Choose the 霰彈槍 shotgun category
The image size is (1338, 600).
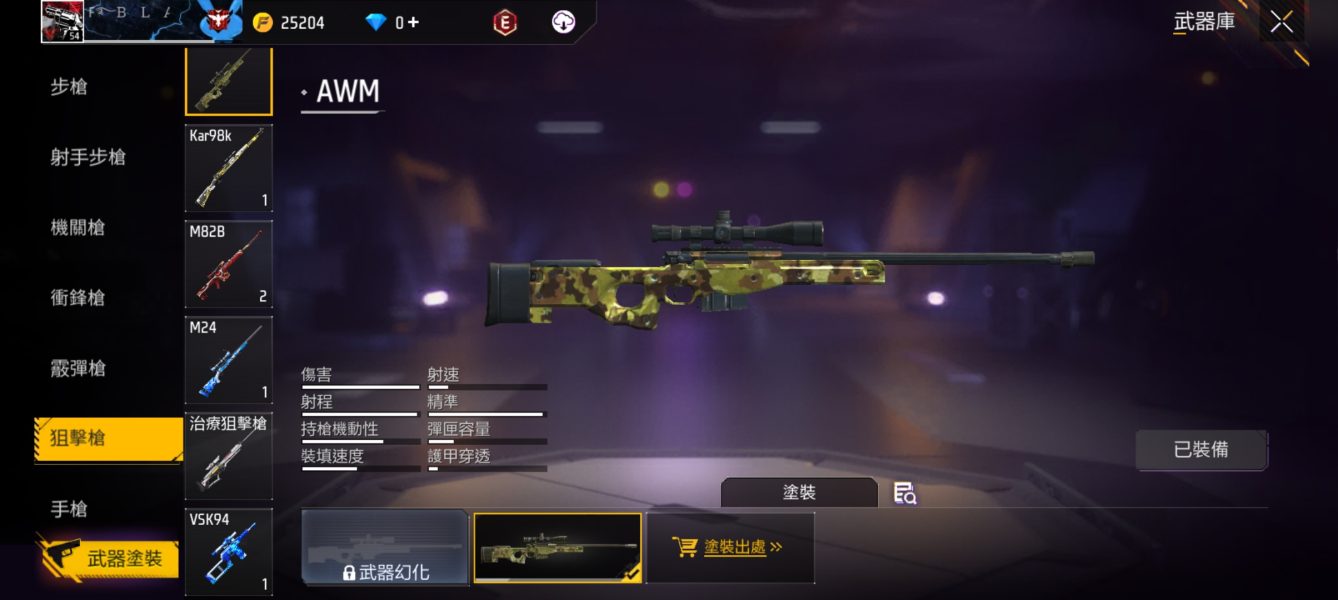click(x=78, y=368)
